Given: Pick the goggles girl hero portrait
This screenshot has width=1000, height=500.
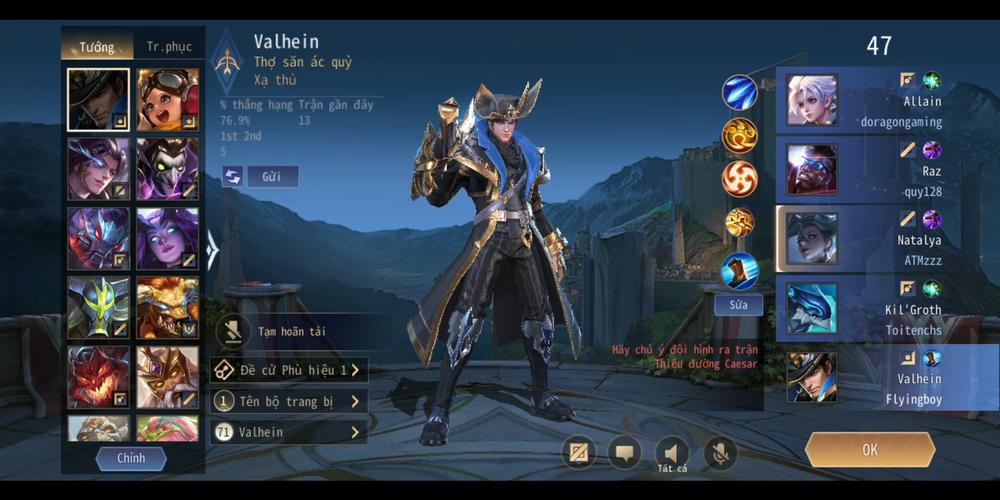Looking at the screenshot, I should [167, 100].
